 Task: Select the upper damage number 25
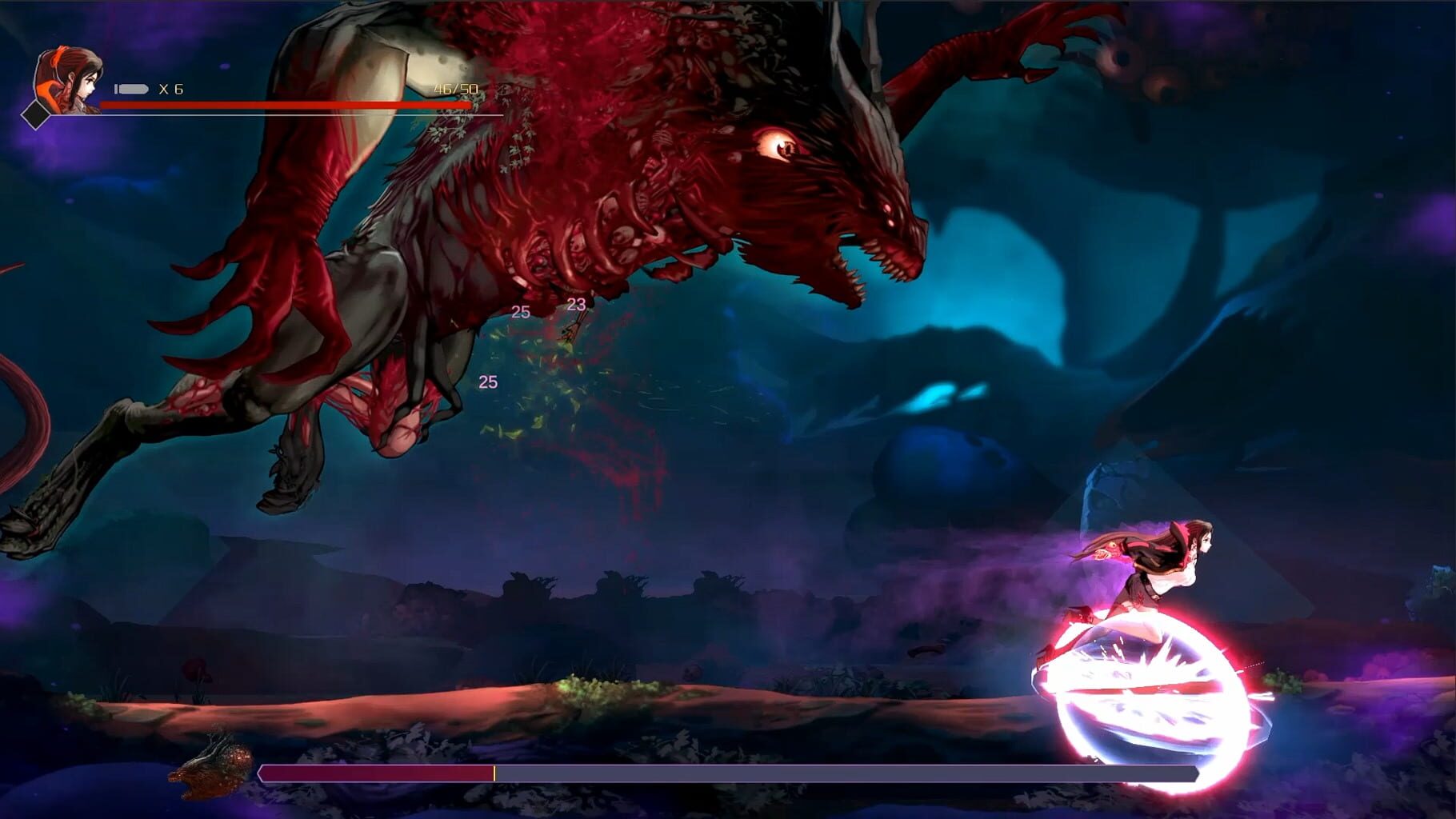pyautogui.click(x=521, y=310)
